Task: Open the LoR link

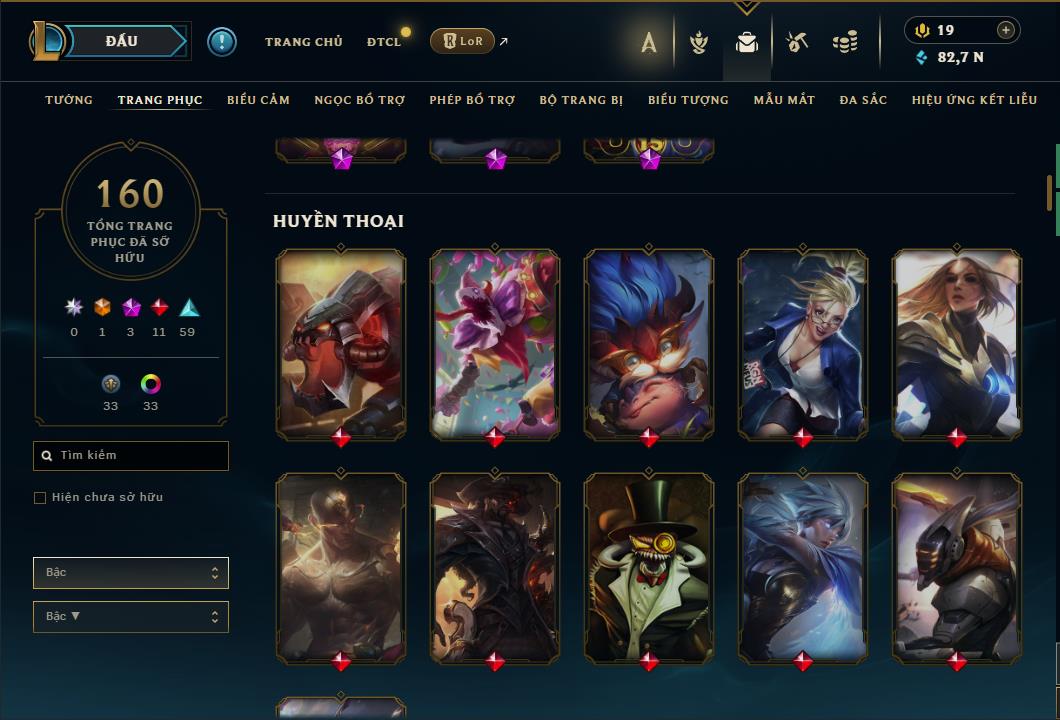Action: tap(462, 41)
